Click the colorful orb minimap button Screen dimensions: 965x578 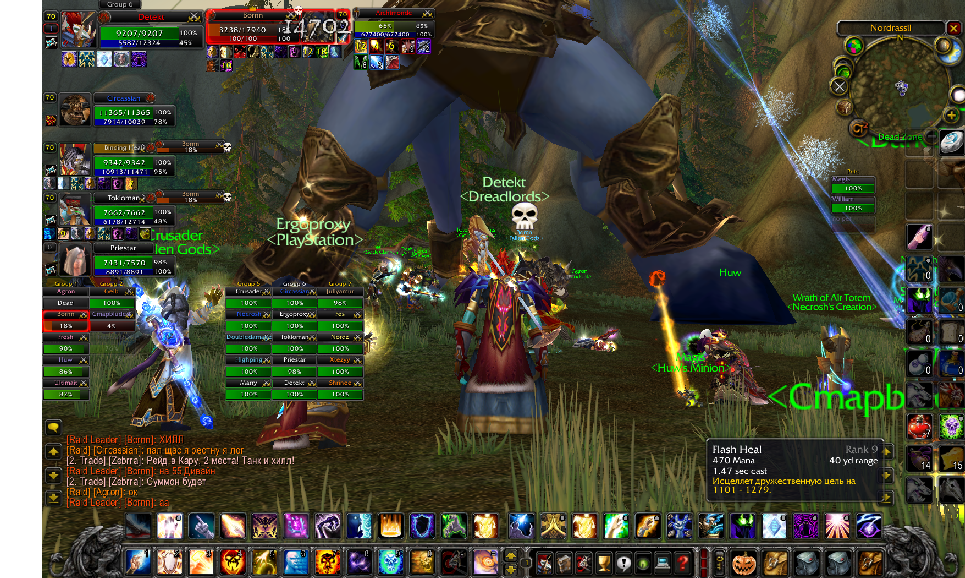tap(853, 46)
